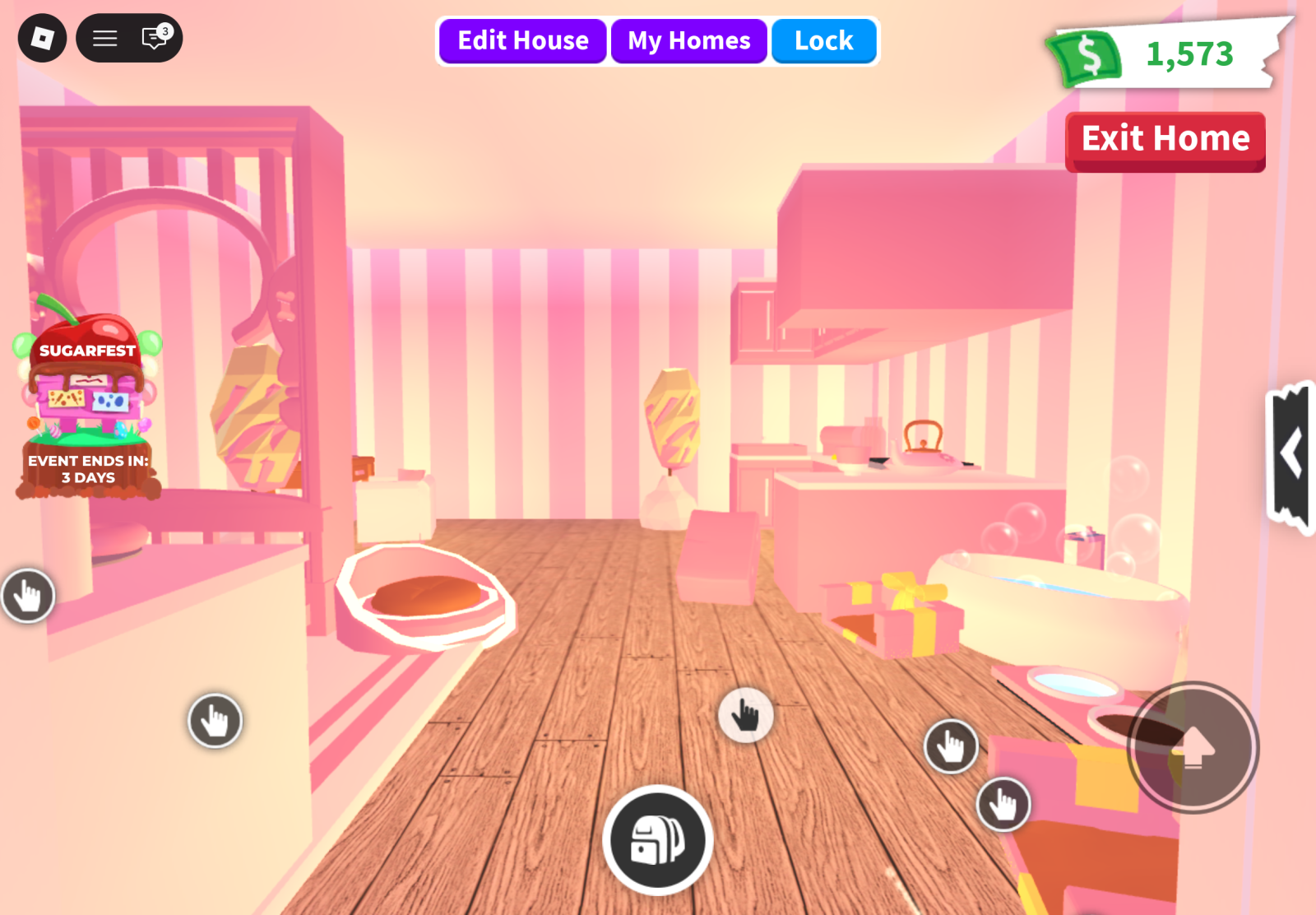Open the Edit House mode
Screen dimensions: 1316x915
[523, 41]
